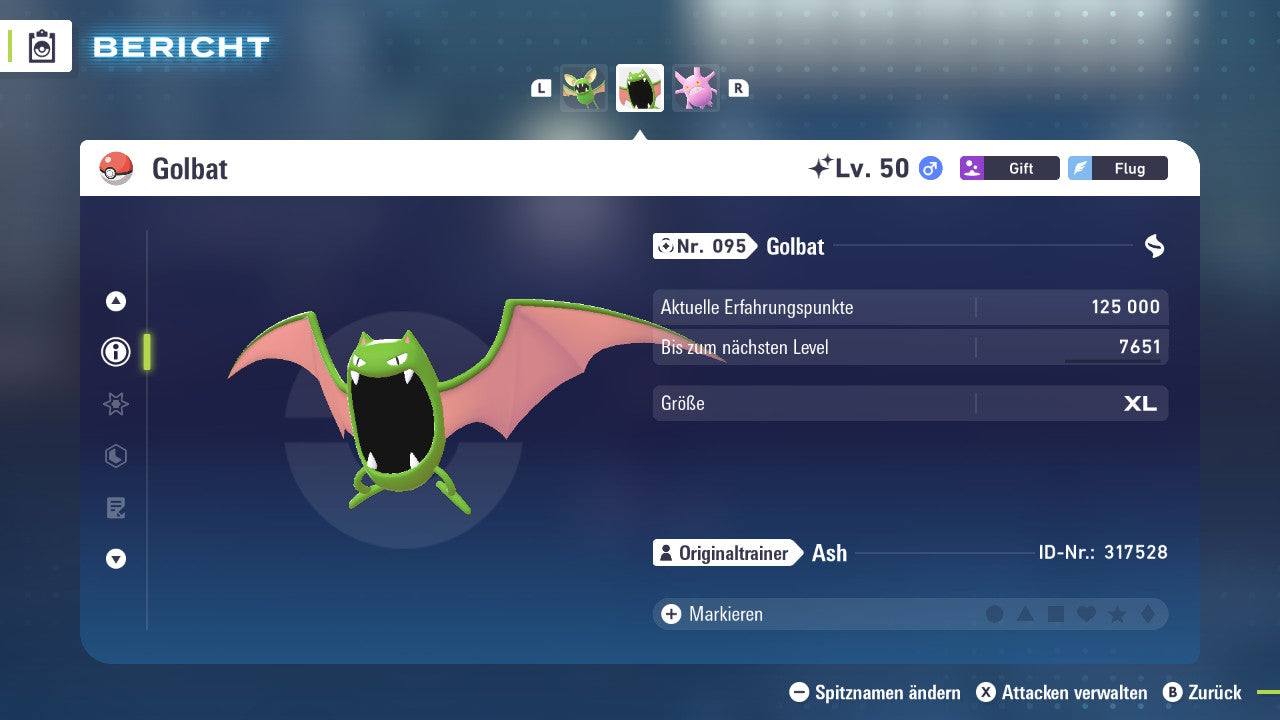
Task: Click the down arrow below the sidebar
Action: point(115,559)
